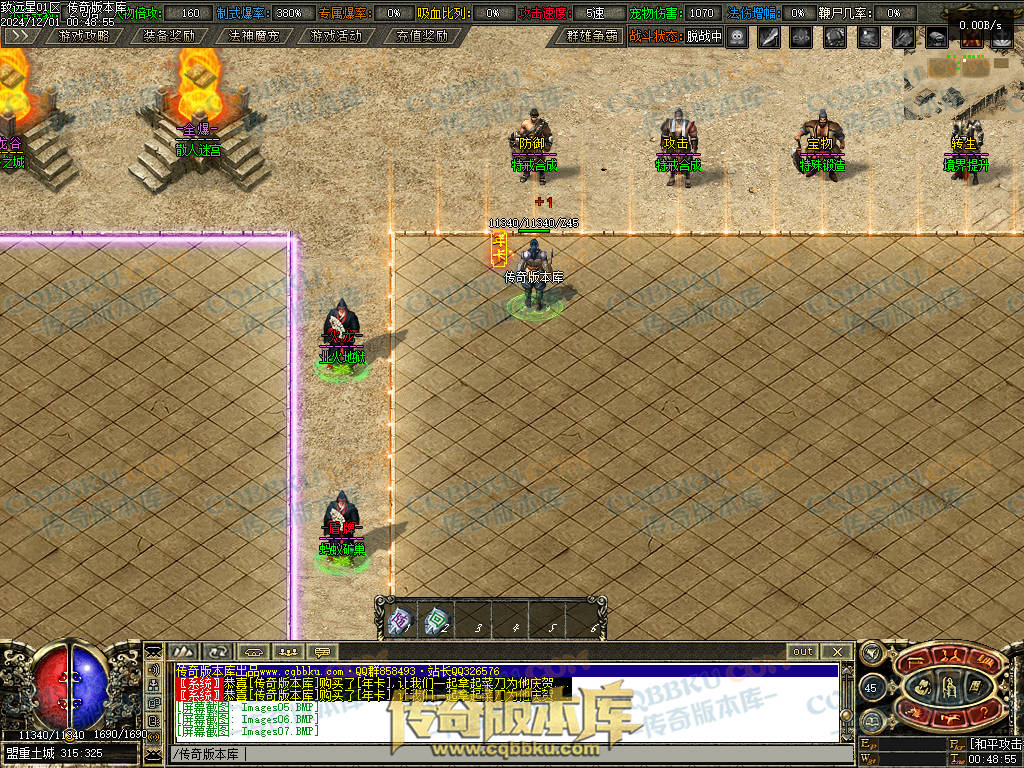Viewport: 1024px width, 768px height.
Task: Select the speech bubble chat tab
Action: tap(322, 652)
